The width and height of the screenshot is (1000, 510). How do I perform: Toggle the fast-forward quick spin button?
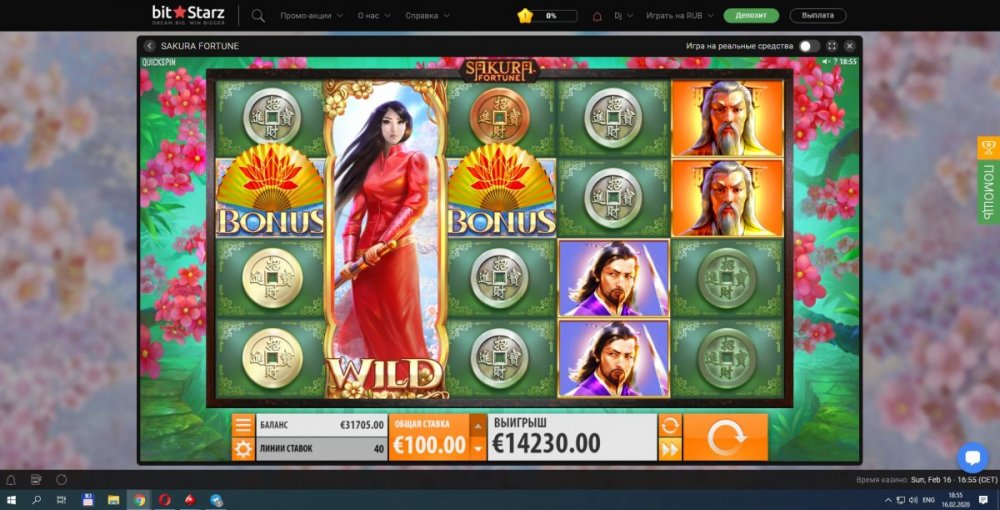tap(669, 449)
